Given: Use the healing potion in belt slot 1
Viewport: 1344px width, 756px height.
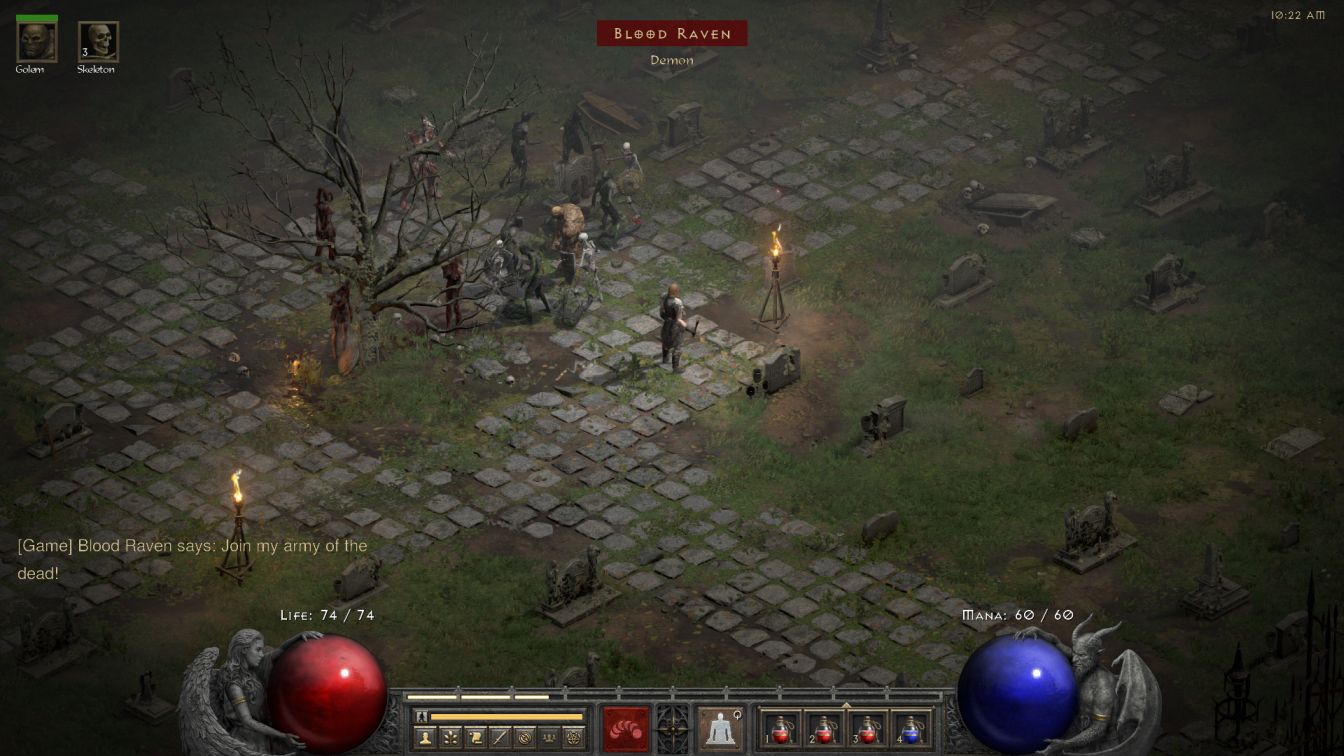Looking at the screenshot, I should point(781,729).
